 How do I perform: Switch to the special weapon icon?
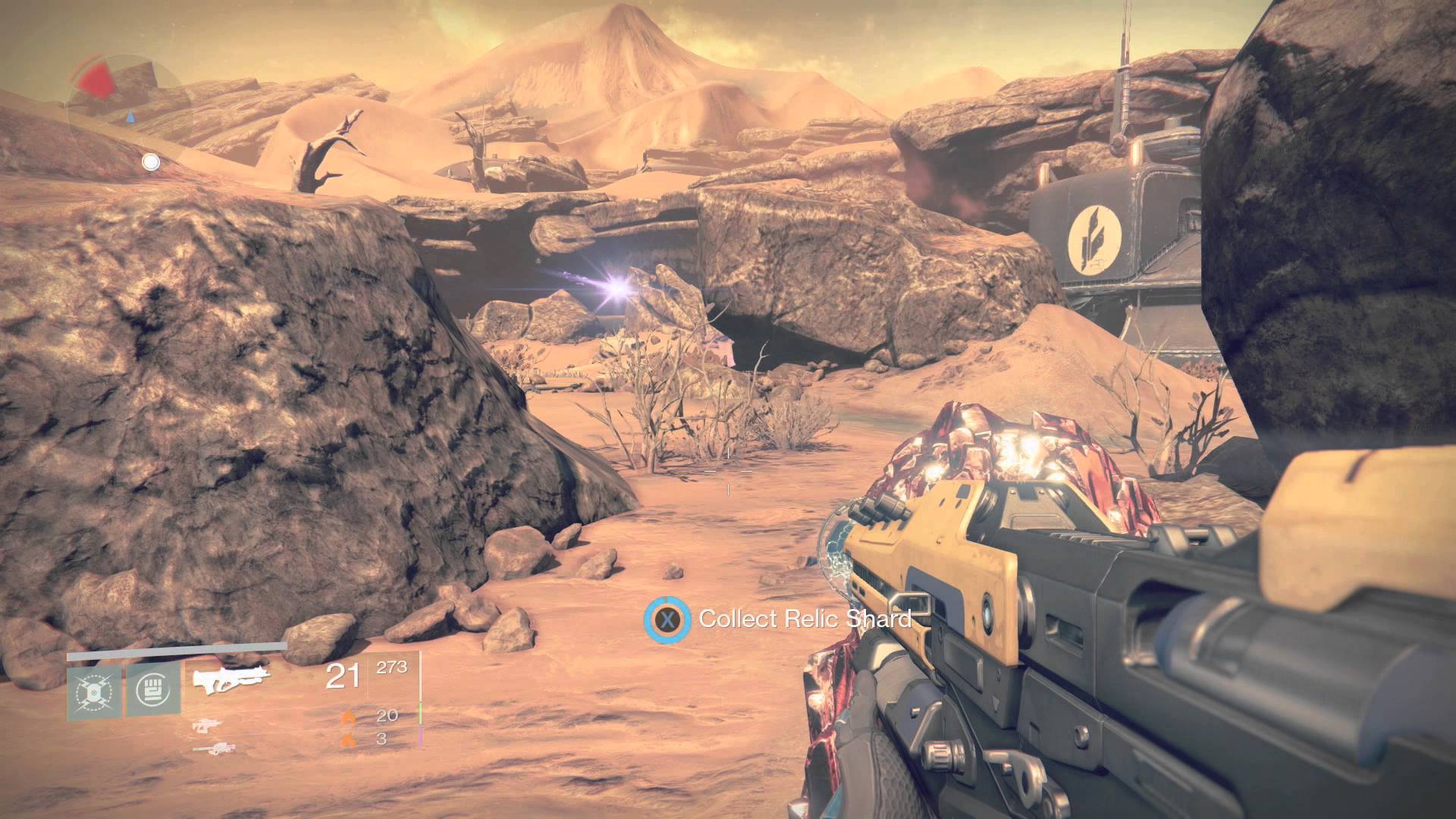pyautogui.click(x=206, y=726)
